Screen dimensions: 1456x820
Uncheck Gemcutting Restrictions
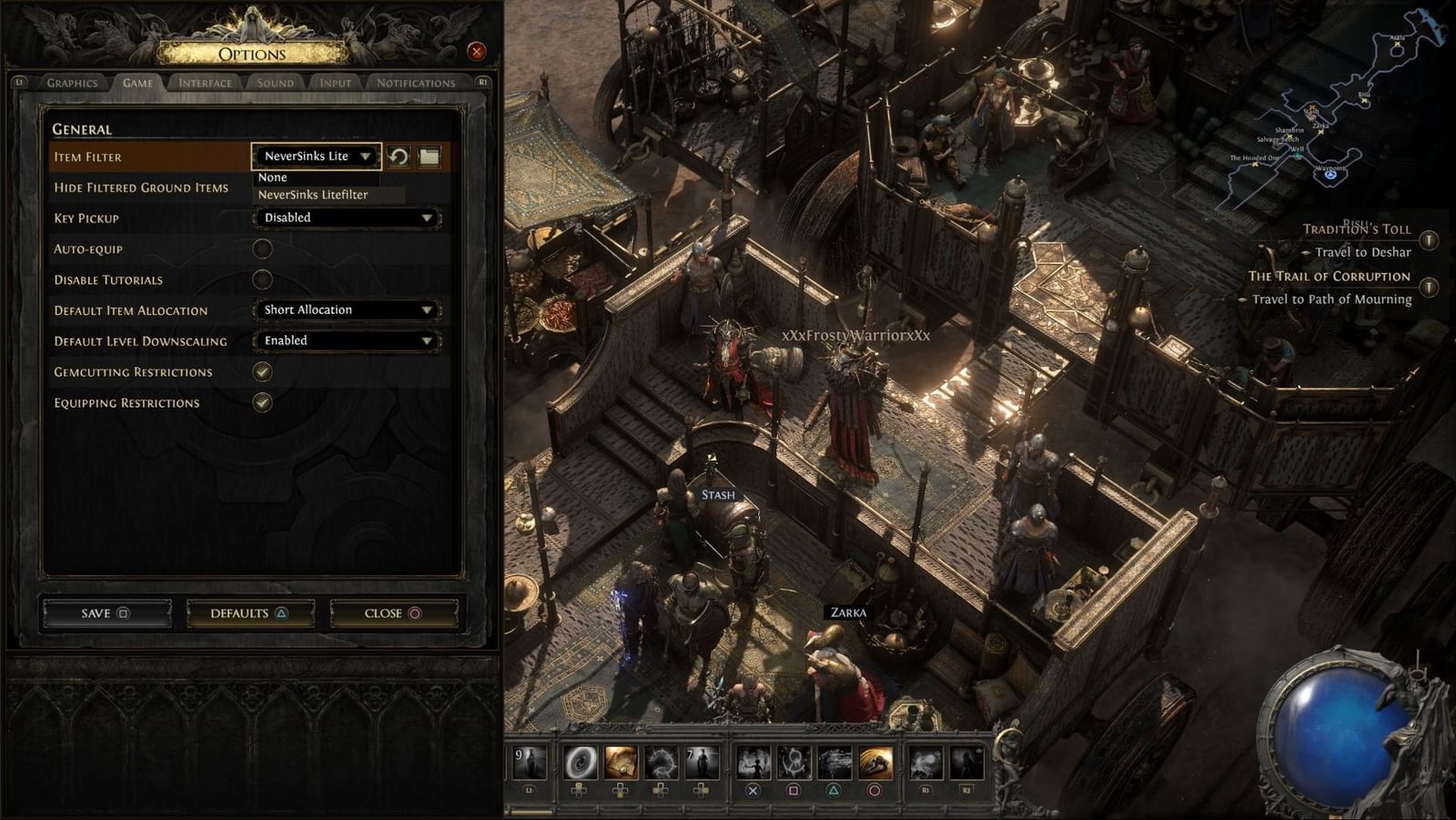(x=263, y=371)
